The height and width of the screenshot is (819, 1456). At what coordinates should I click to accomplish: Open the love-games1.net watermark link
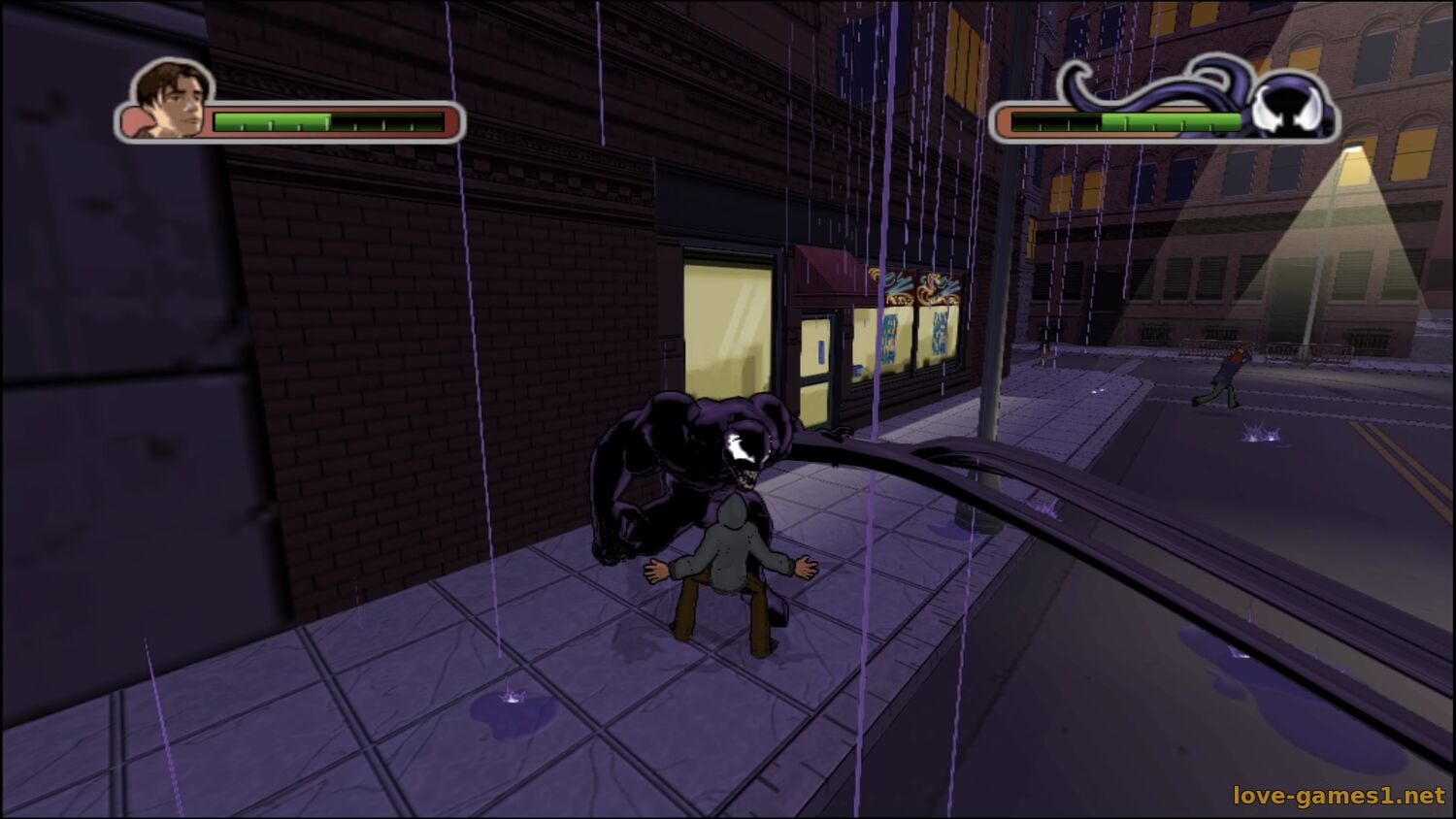1339,796
